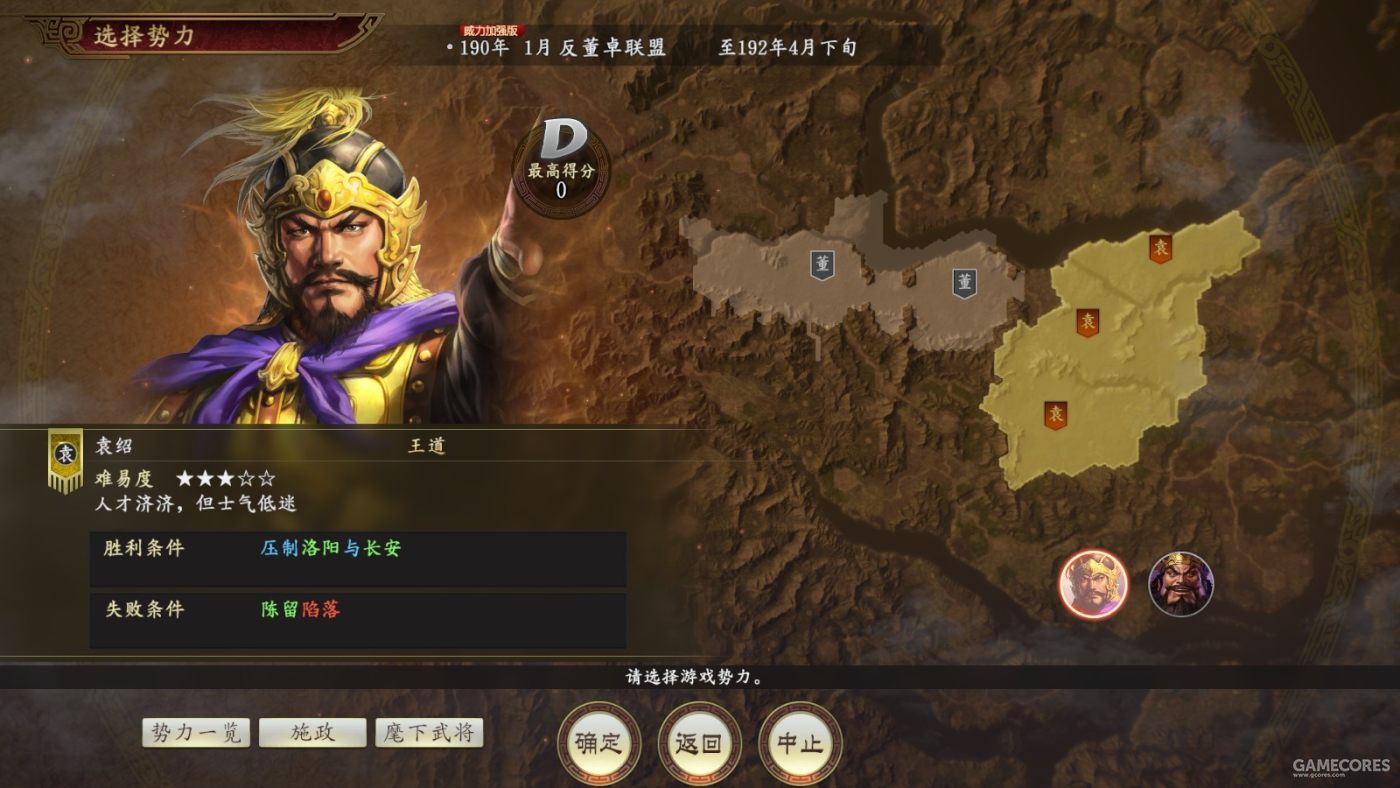Click the victory condition 压制洛阳与长安 text
This screenshot has width=1400, height=788.
pyautogui.click(x=330, y=550)
